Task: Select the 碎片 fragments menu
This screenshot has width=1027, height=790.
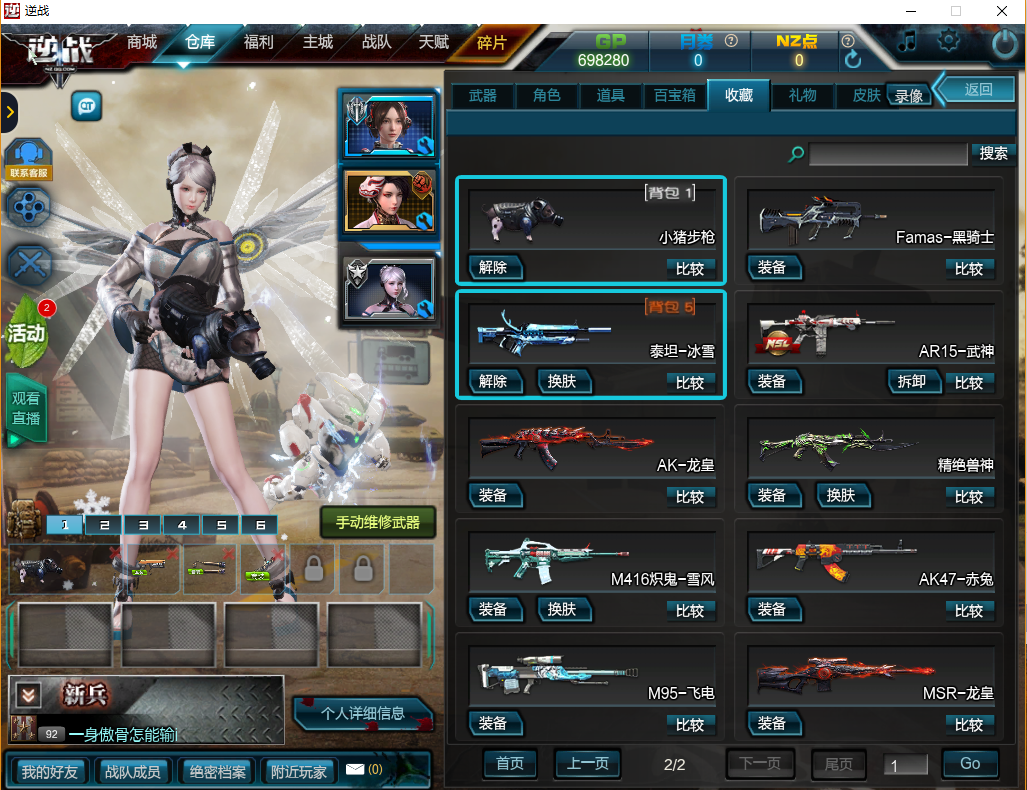Action: 492,43
